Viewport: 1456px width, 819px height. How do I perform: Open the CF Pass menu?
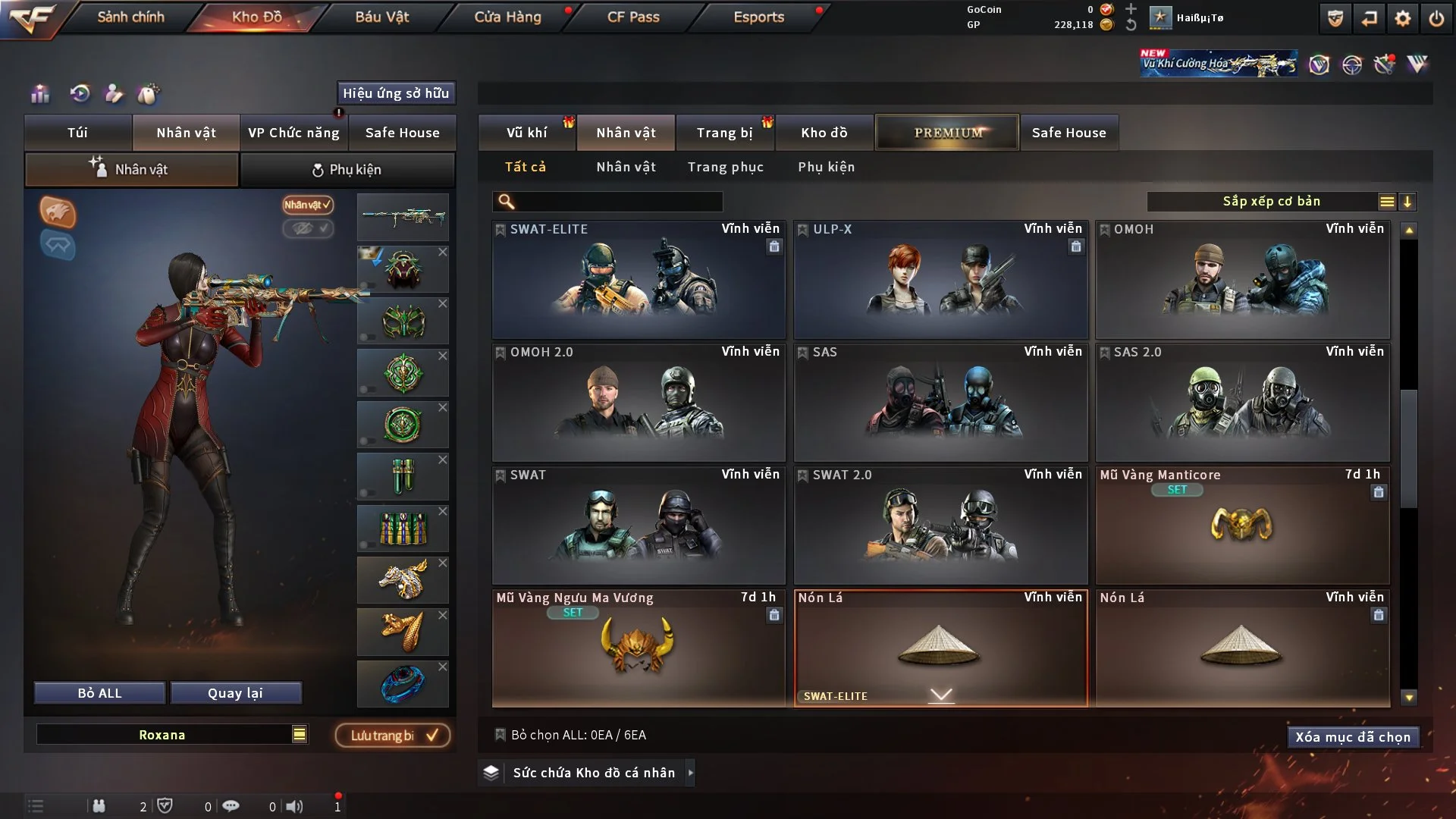coord(633,17)
